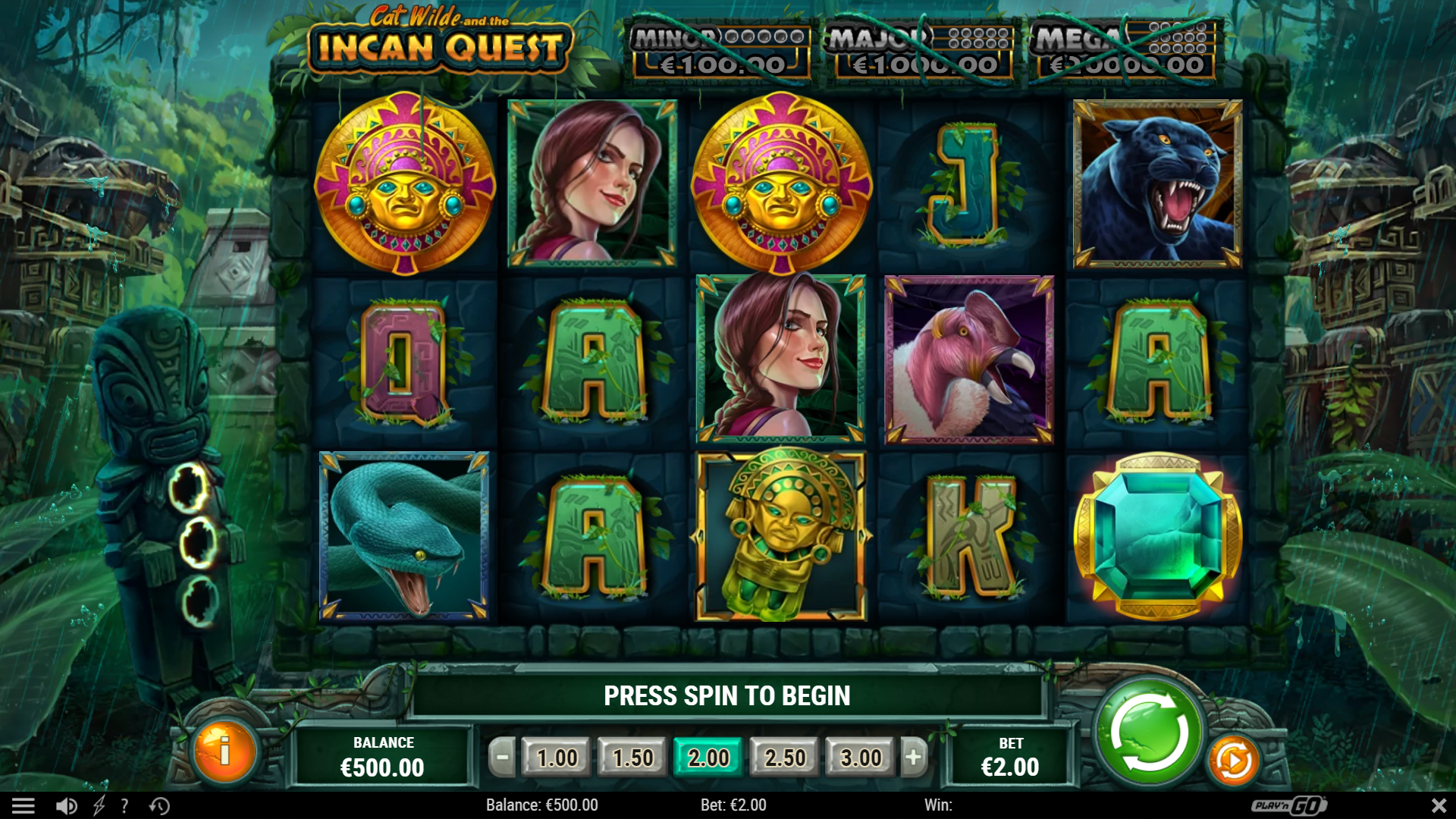Decrease bet with the minus button
This screenshot has height=819, width=1456.
click(502, 757)
